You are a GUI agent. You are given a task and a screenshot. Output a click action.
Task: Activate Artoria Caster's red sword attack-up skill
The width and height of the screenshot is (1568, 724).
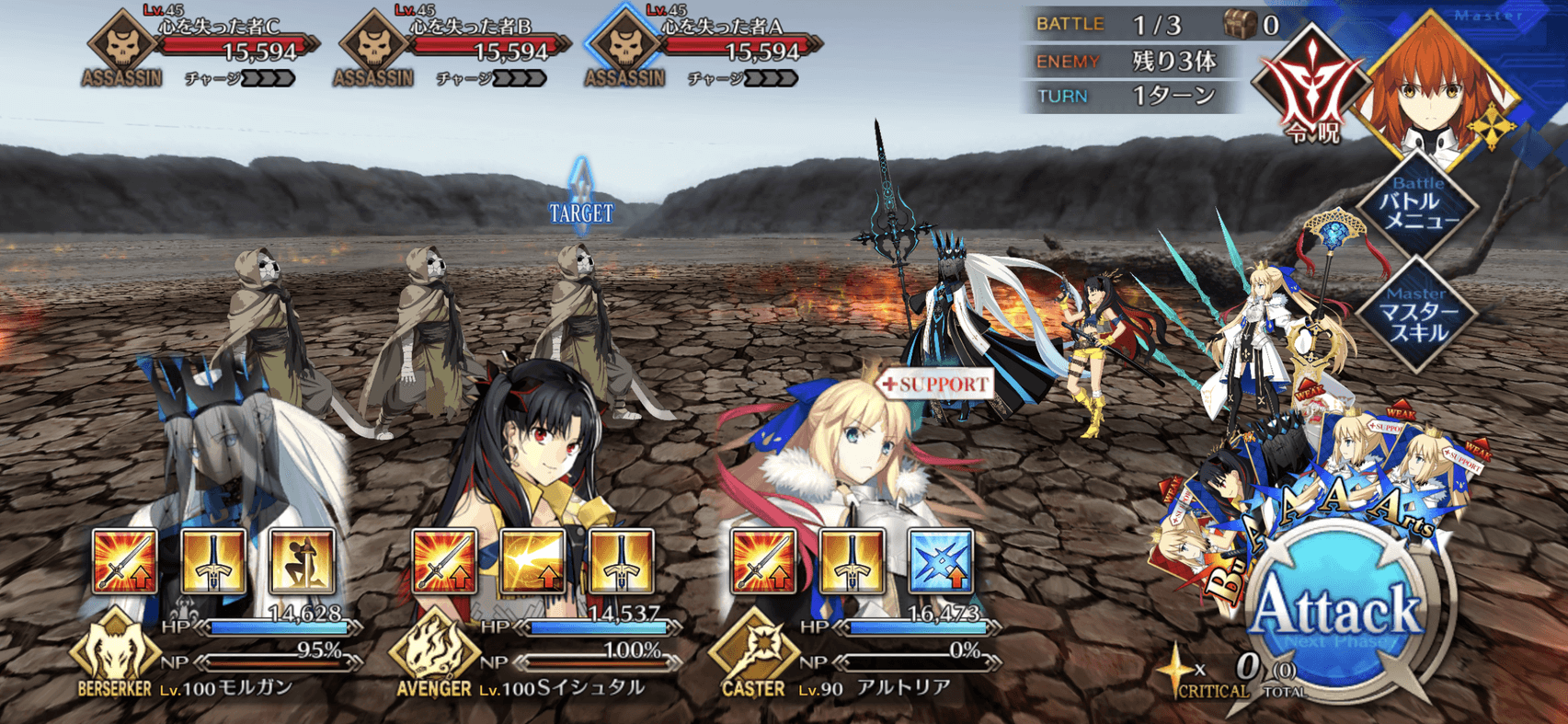click(762, 560)
